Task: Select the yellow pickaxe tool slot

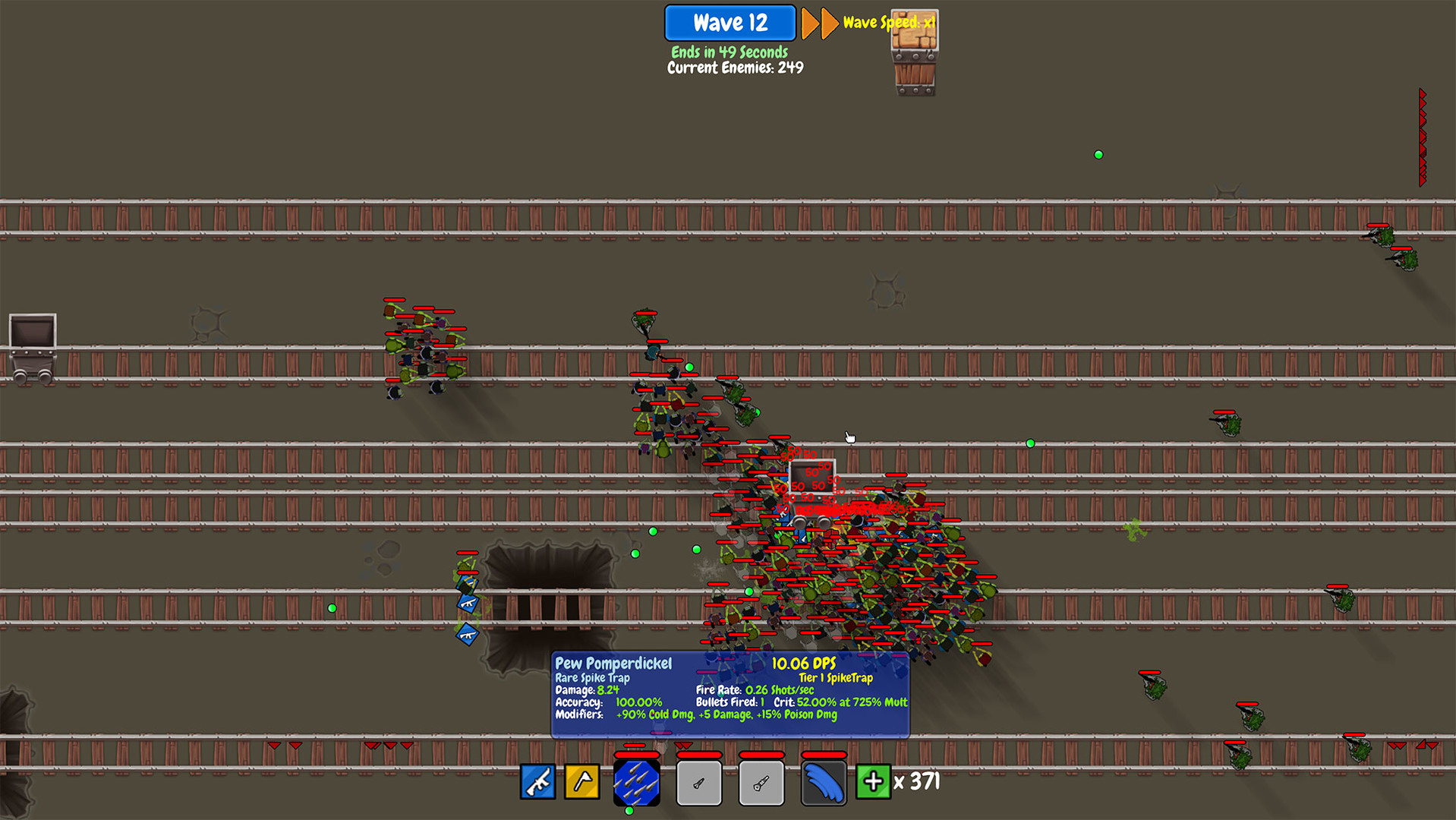Action: coord(581,783)
